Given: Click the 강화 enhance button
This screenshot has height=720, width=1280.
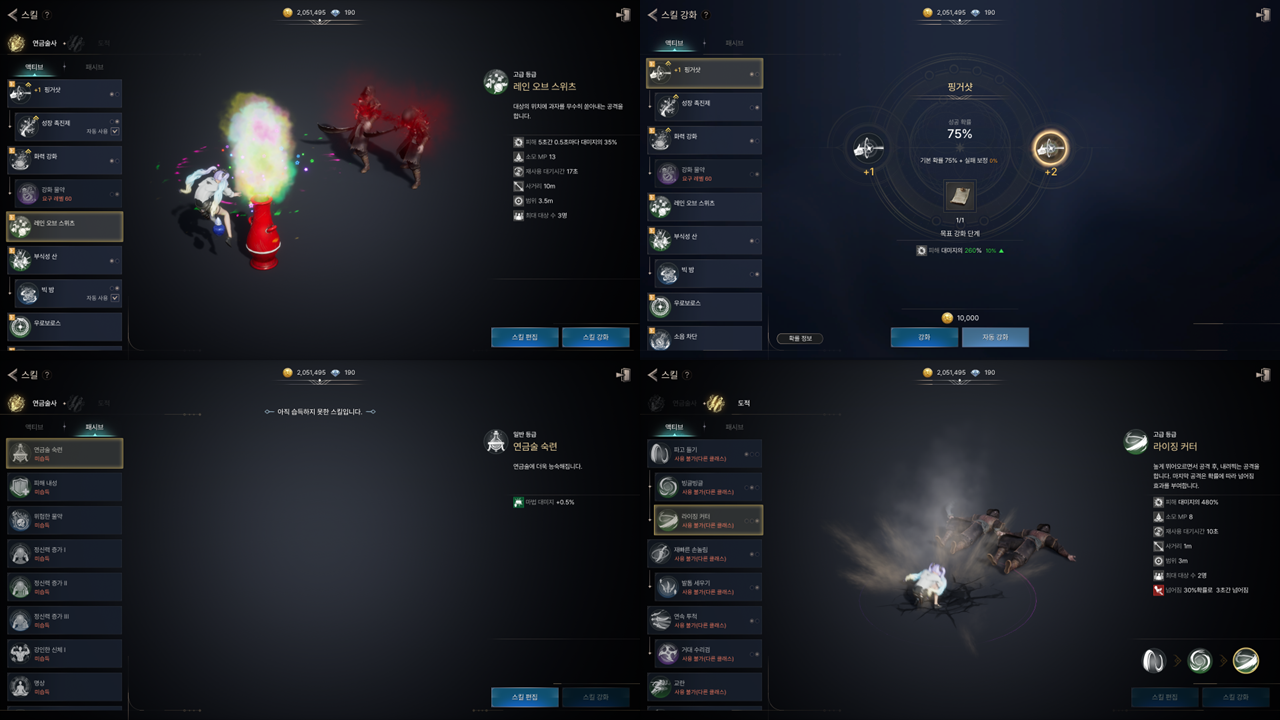Looking at the screenshot, I should tap(924, 337).
